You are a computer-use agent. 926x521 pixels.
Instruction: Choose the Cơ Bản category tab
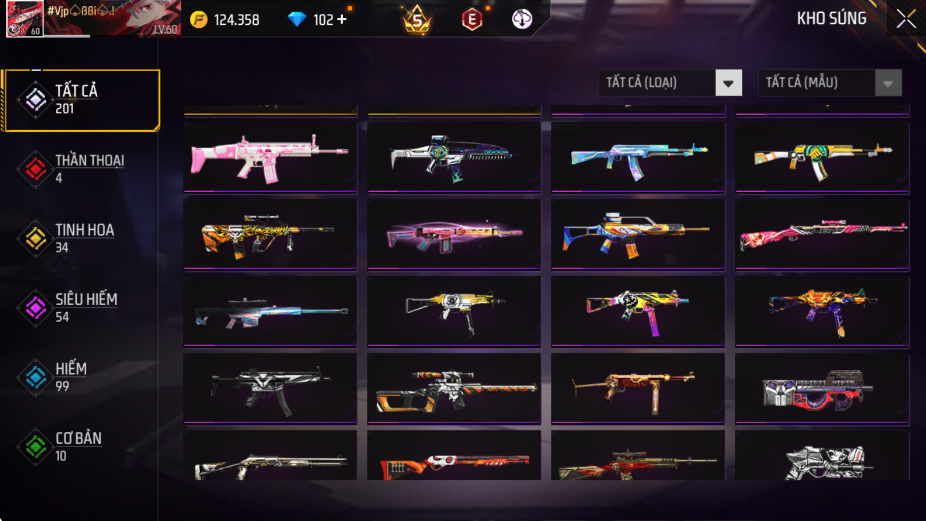point(78,447)
